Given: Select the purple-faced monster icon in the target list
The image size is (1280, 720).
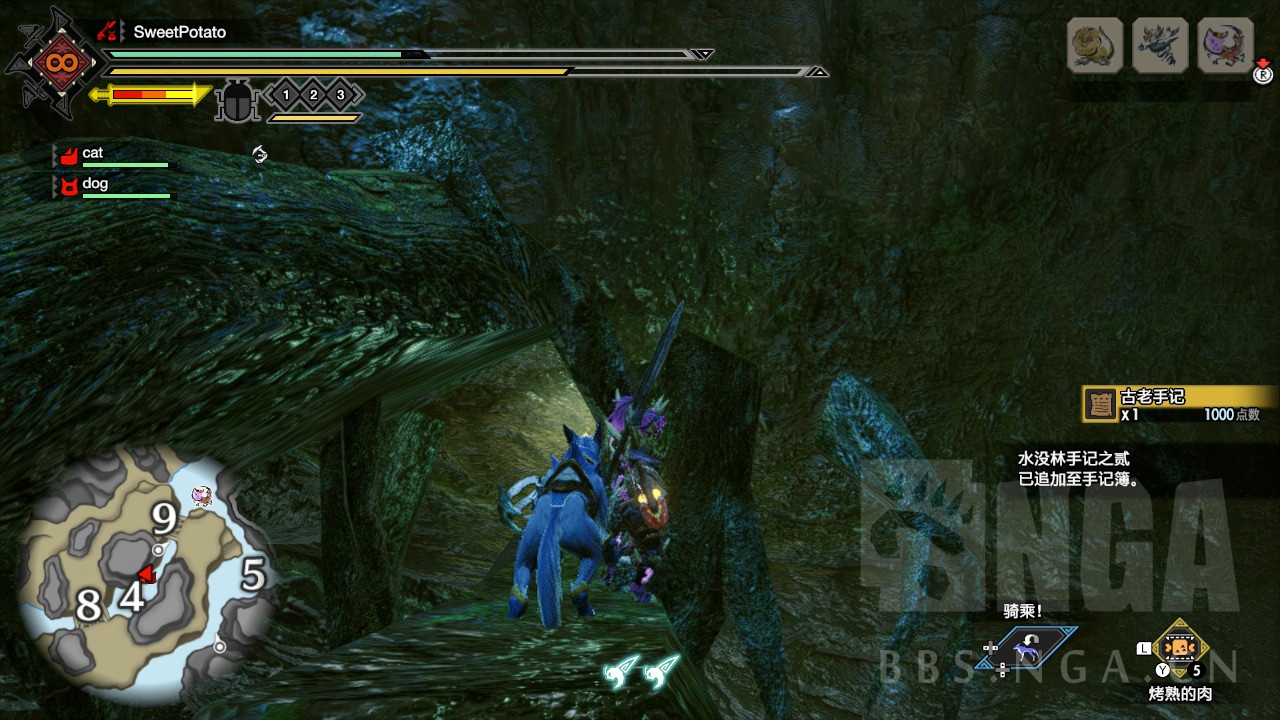Looking at the screenshot, I should click(1225, 45).
